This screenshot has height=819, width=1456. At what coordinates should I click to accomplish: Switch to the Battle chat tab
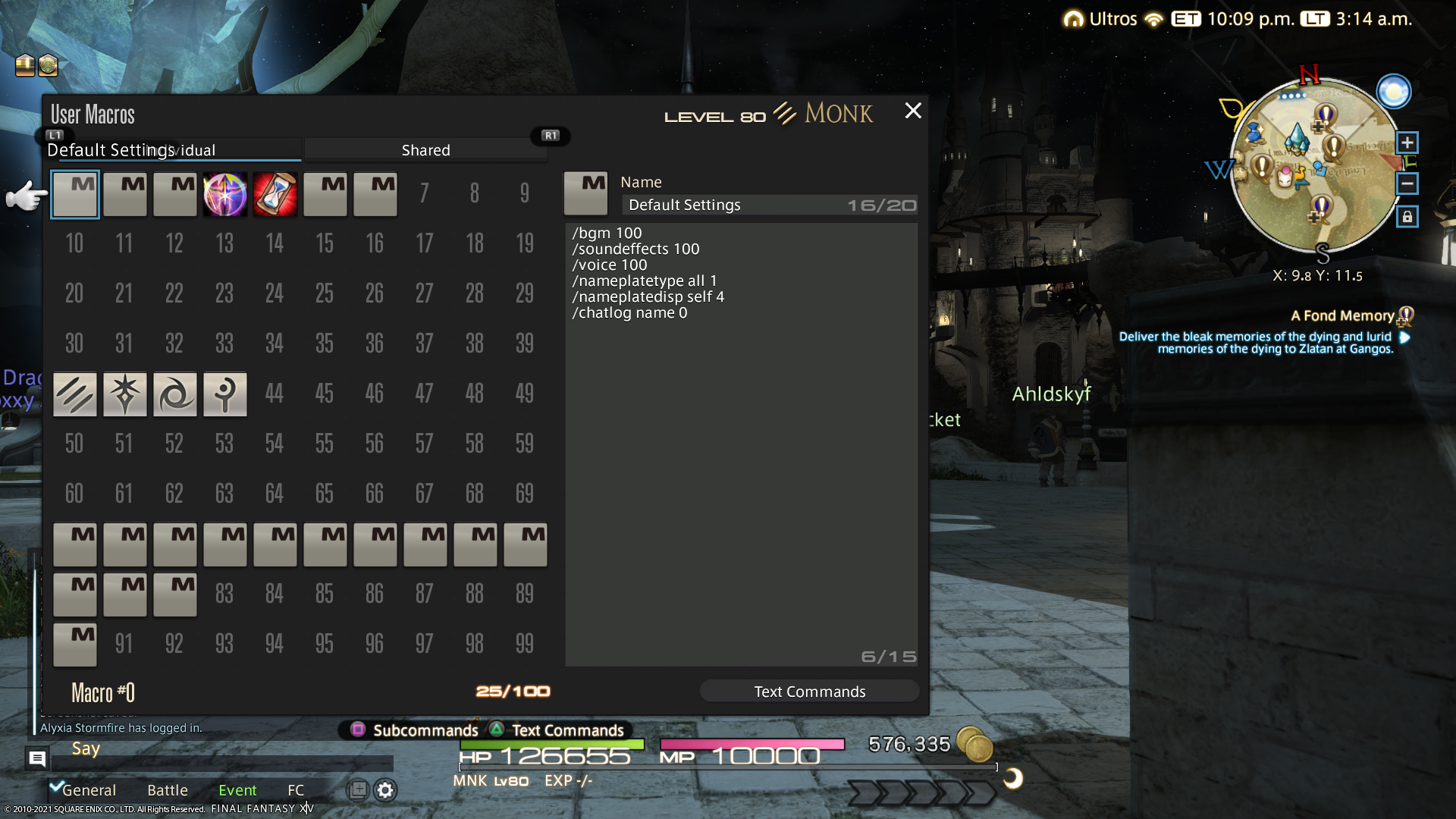tap(167, 789)
